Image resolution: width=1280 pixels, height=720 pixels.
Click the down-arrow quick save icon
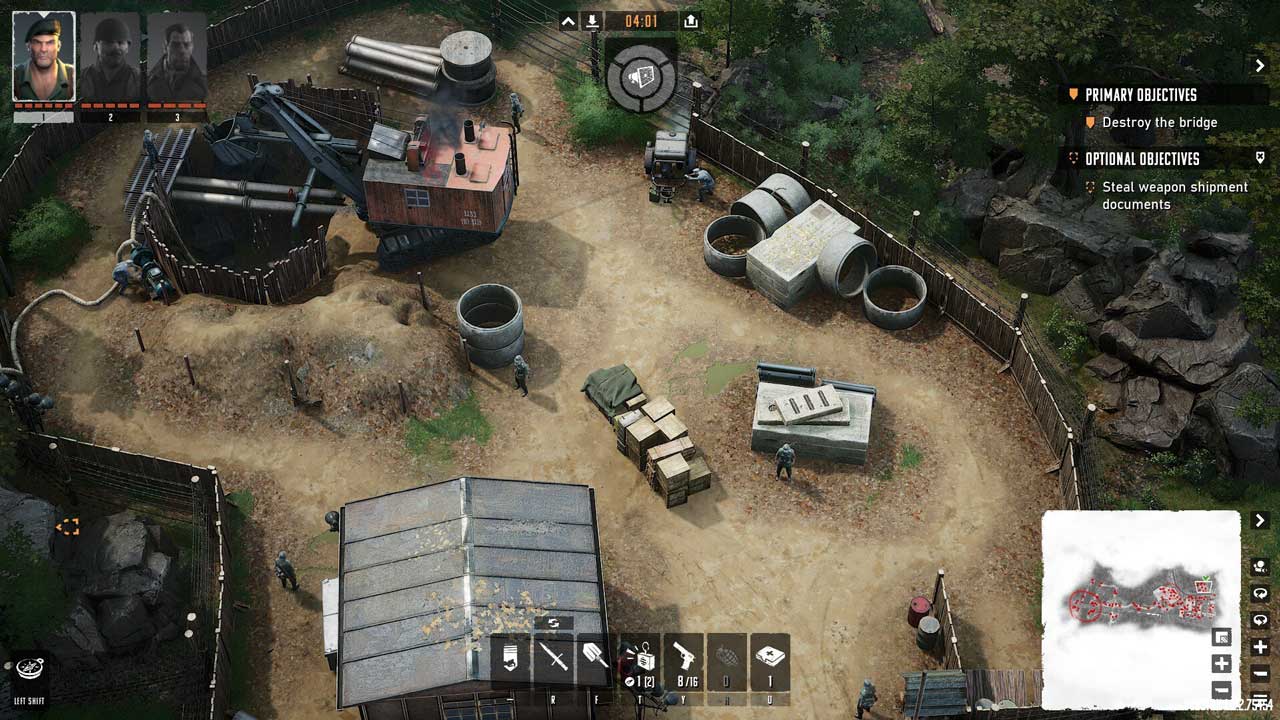tap(592, 21)
